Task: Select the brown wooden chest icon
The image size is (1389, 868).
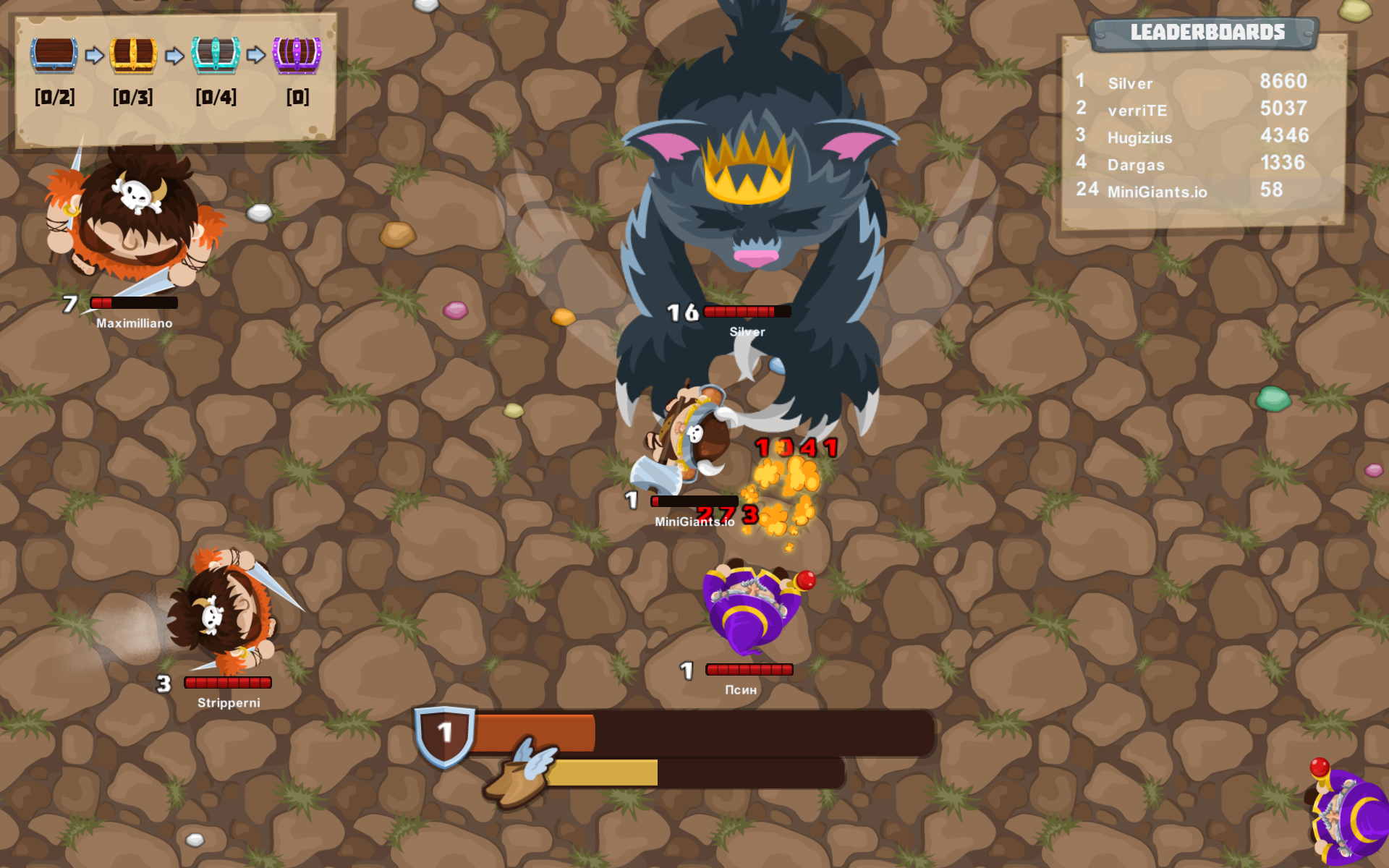Action: tap(55, 54)
